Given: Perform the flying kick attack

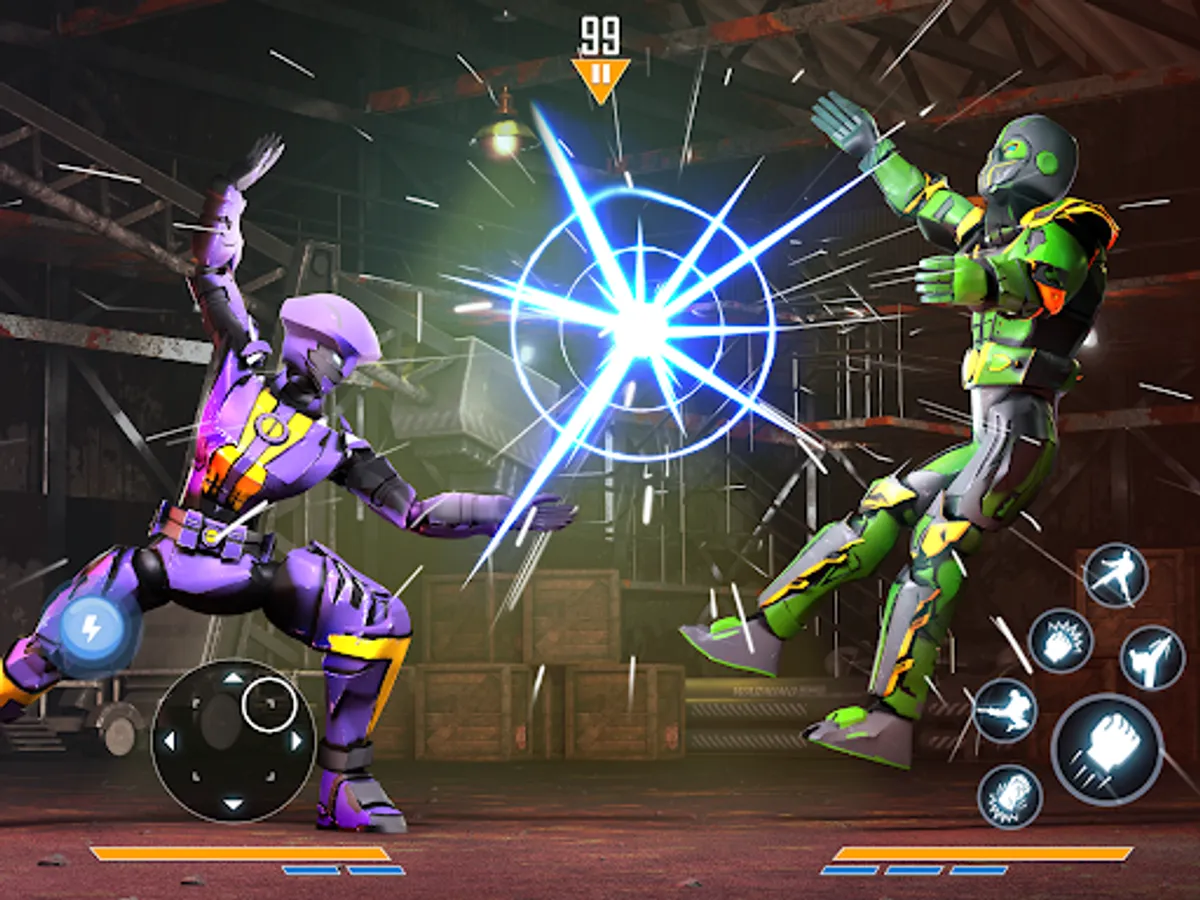Looking at the screenshot, I should point(1004,710).
